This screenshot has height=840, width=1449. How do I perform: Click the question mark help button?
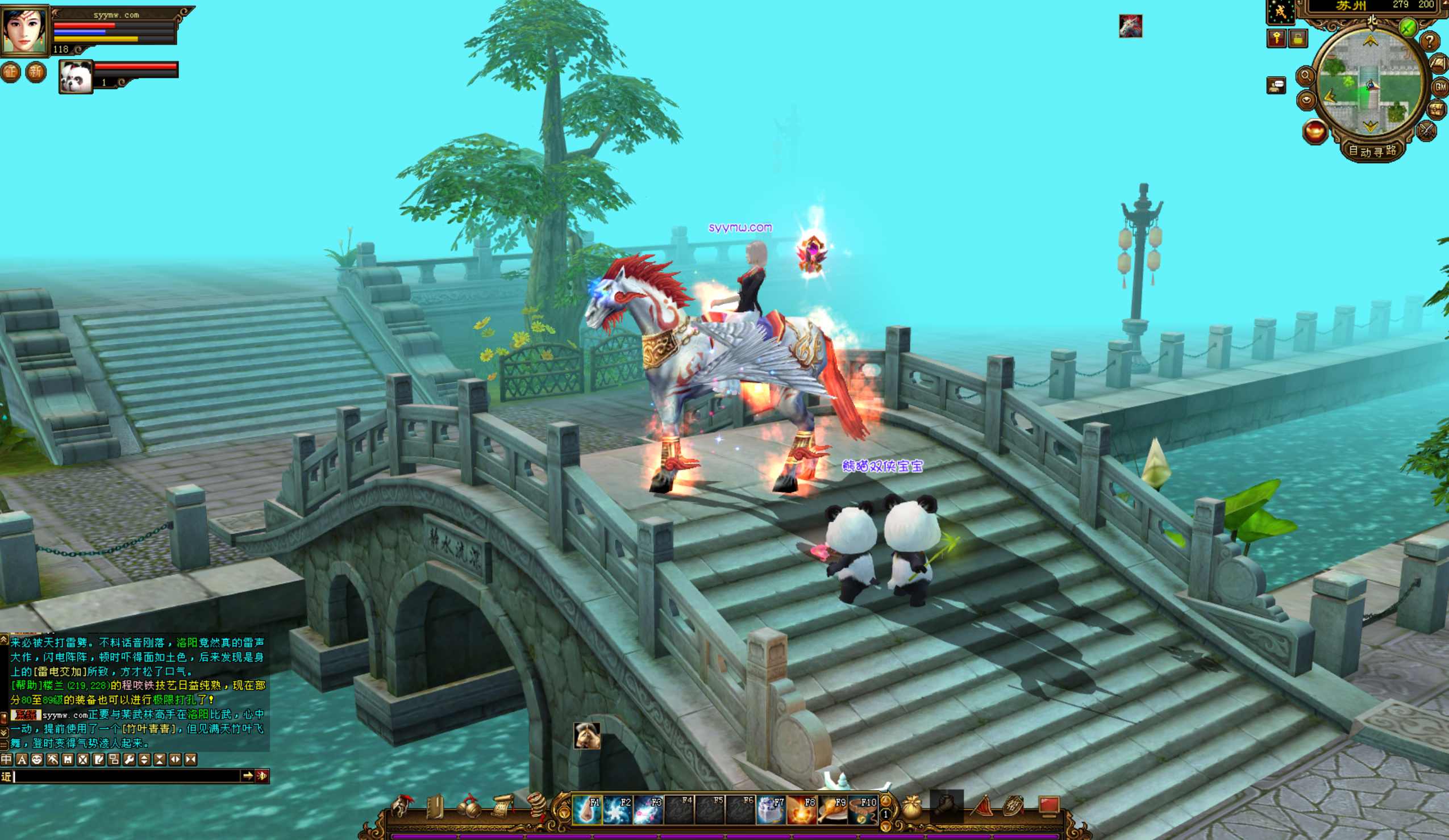1430,41
